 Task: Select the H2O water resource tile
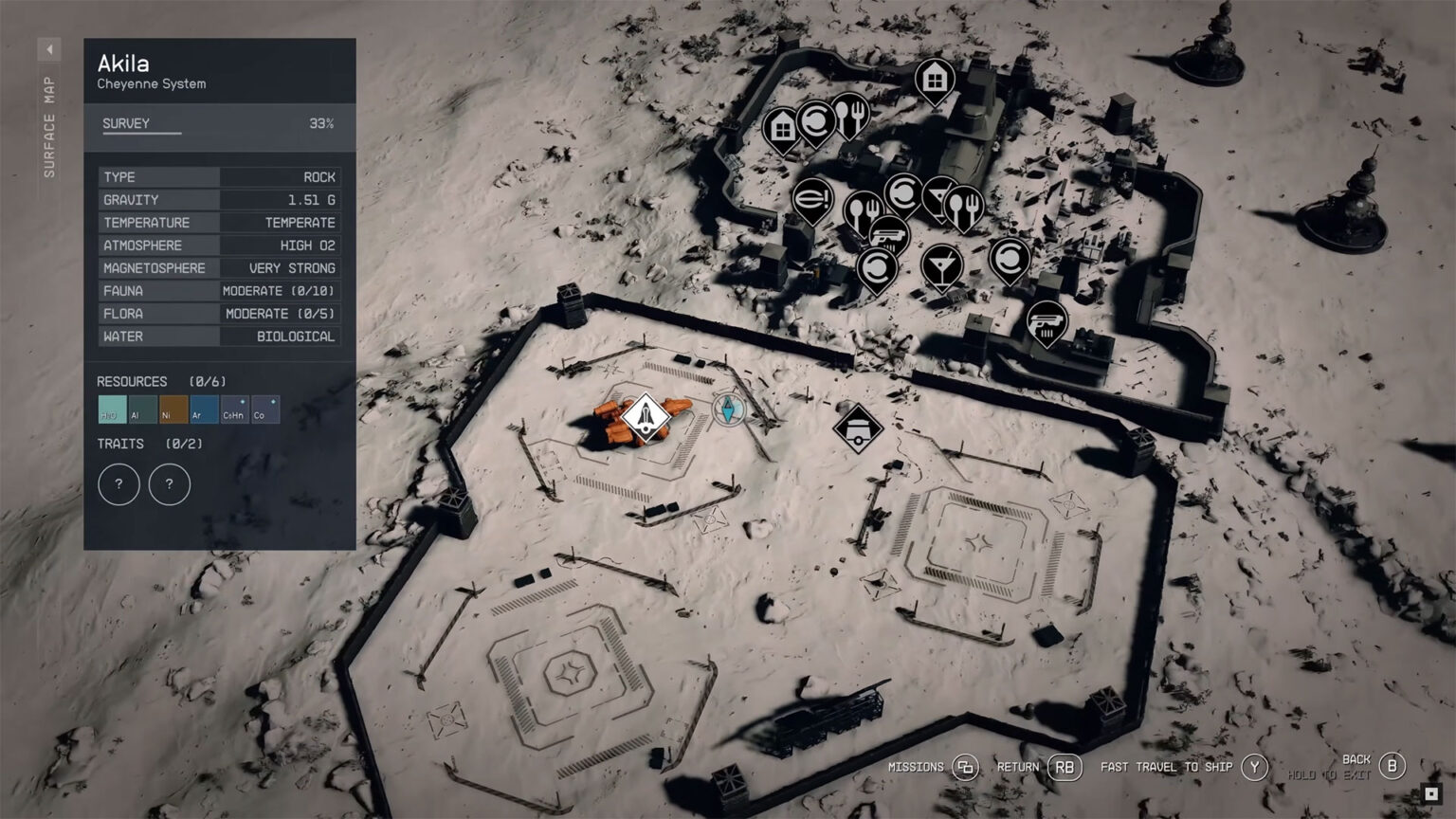point(111,409)
